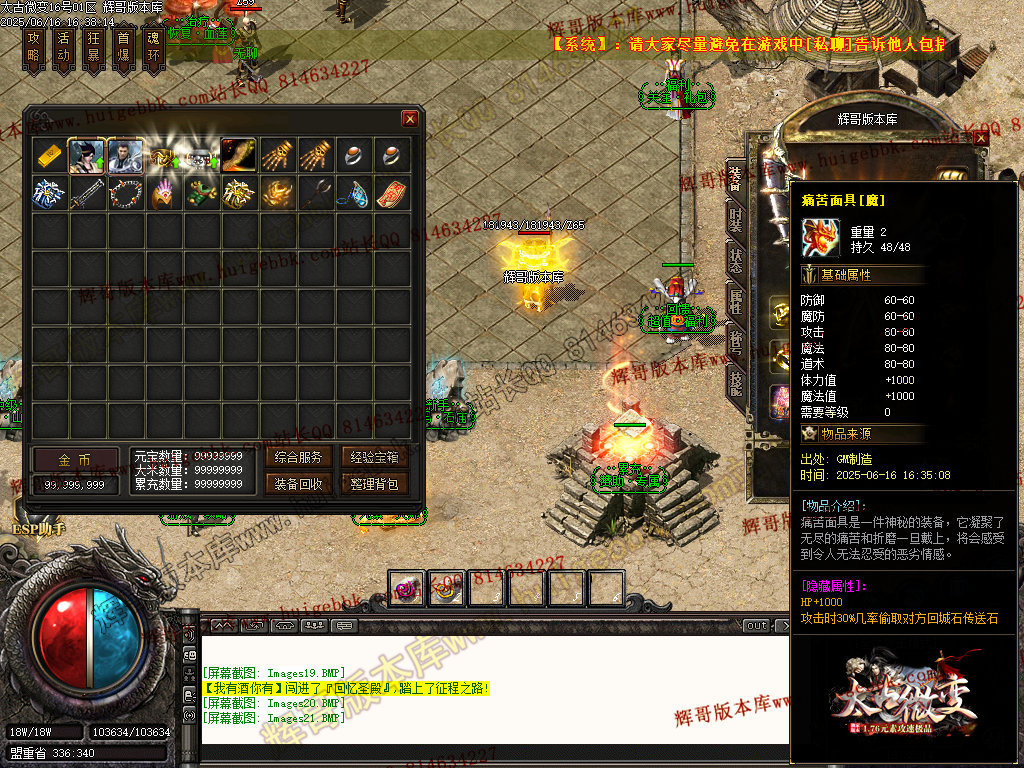This screenshot has width=1024, height=768.
Task: Select the female character portrait item
Action: coord(87,156)
